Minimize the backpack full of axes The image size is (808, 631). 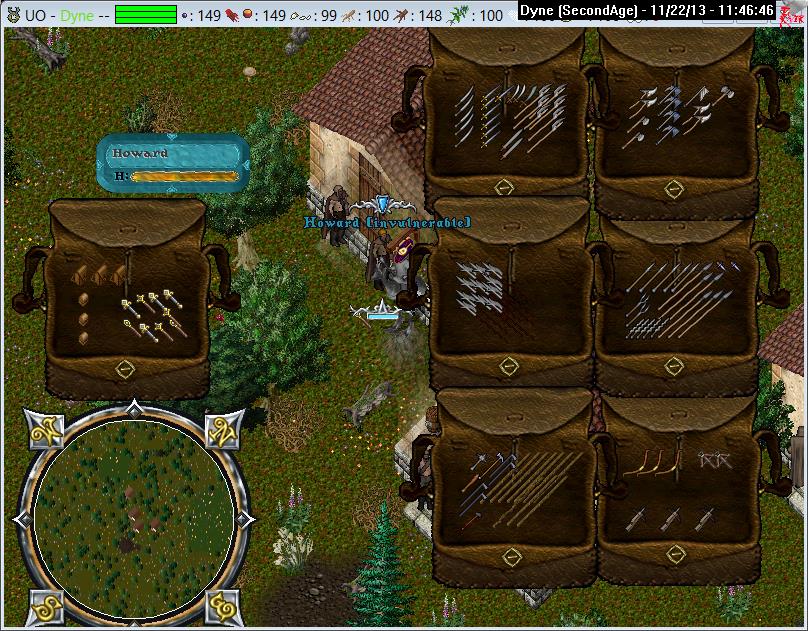click(x=674, y=187)
